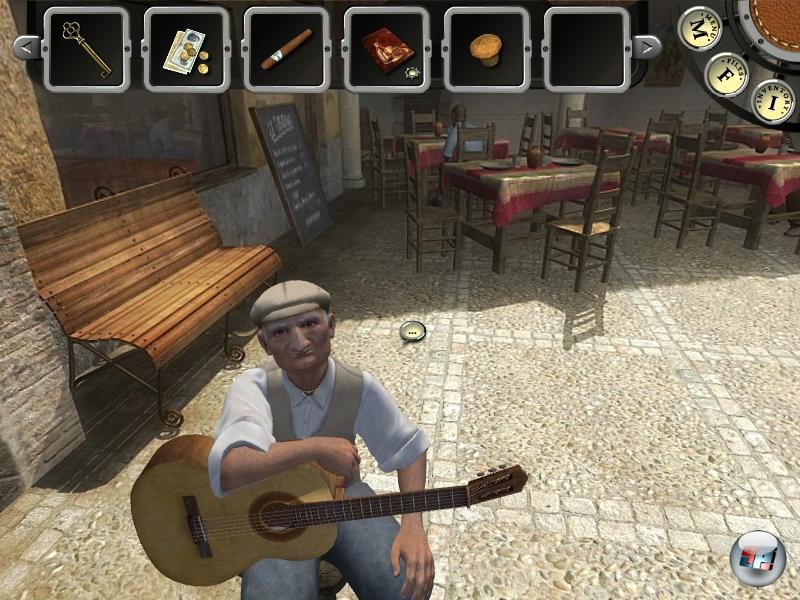Select the brass key in inventory
Viewport: 800px width, 600px height.
87,48
